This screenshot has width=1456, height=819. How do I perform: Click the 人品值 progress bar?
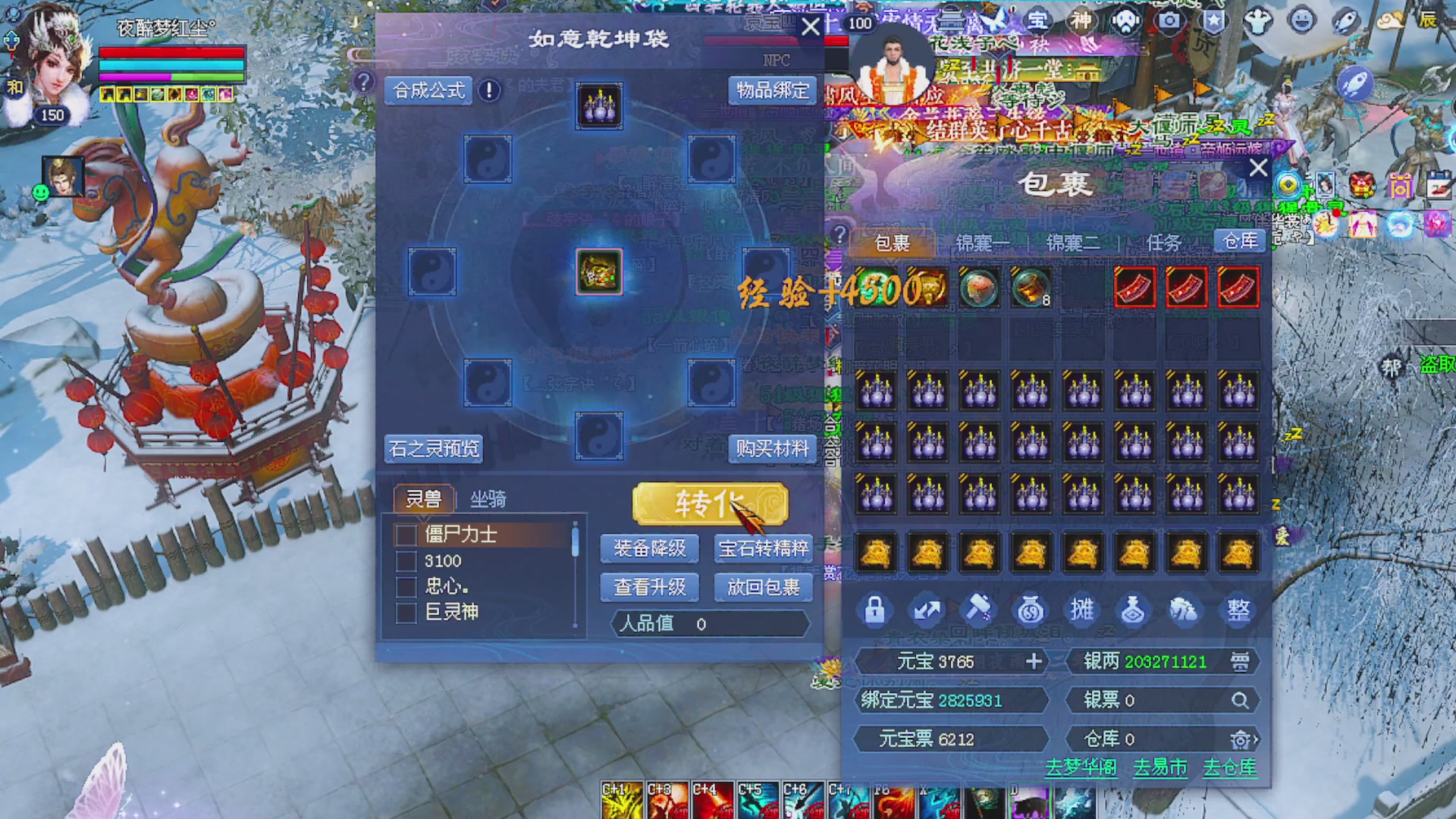(705, 624)
